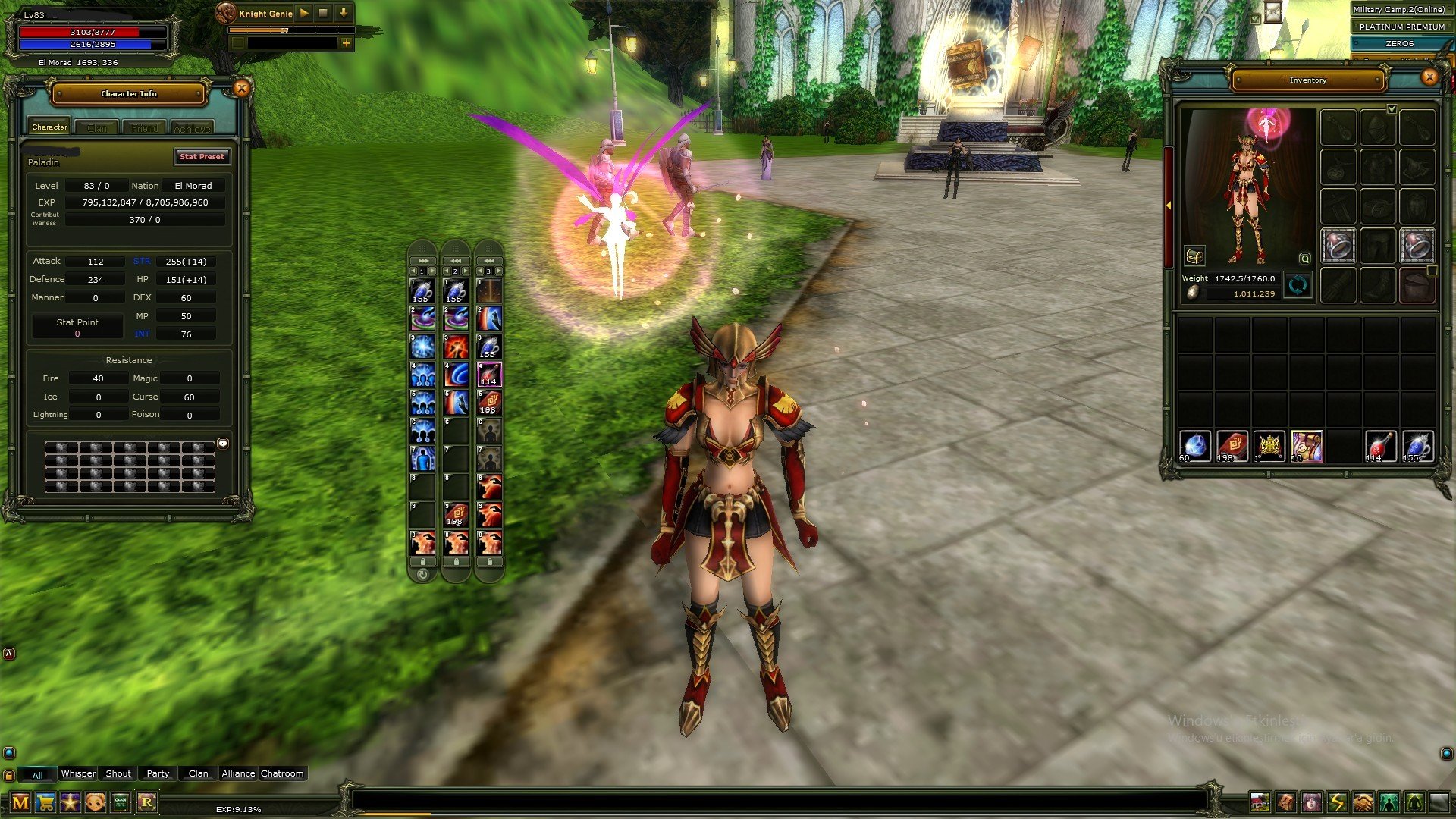Start the Knight Genie with play button
The image size is (1456, 819).
pyautogui.click(x=304, y=13)
